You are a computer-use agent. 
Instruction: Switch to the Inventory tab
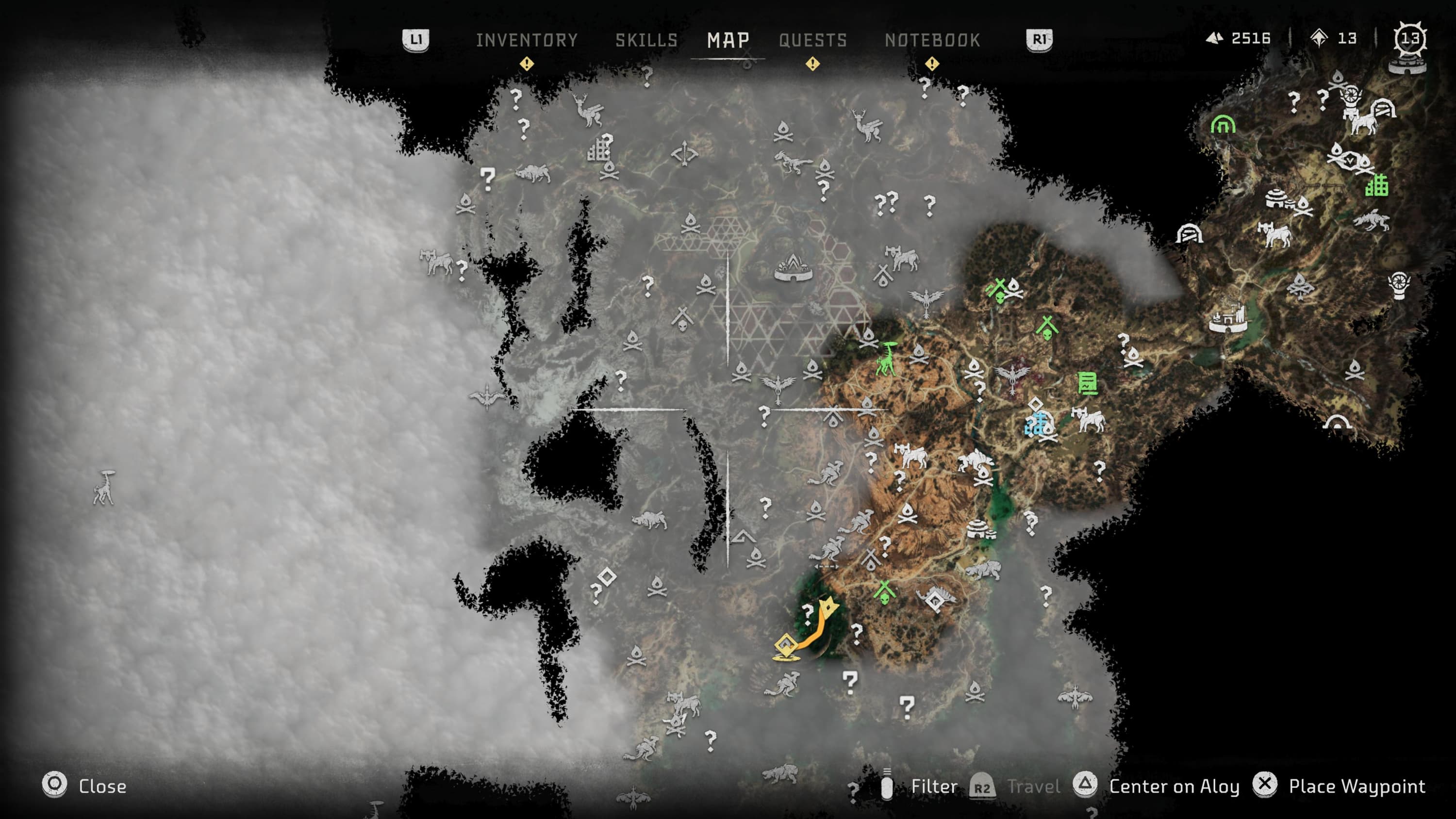tap(526, 40)
